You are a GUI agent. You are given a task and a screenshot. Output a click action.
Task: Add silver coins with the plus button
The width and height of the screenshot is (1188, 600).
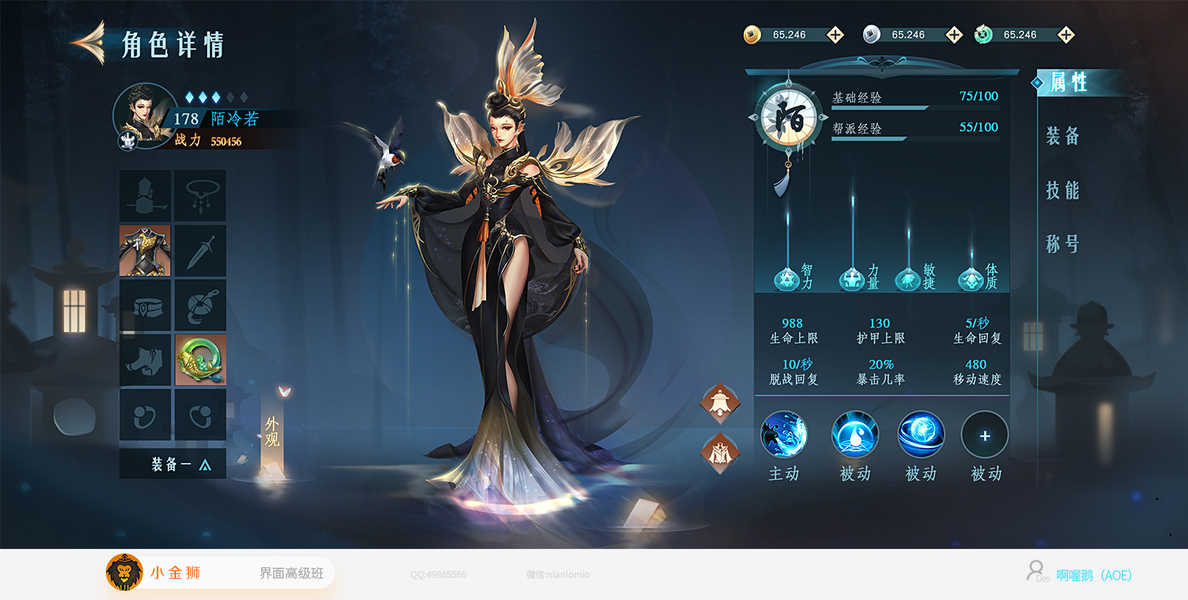954,35
